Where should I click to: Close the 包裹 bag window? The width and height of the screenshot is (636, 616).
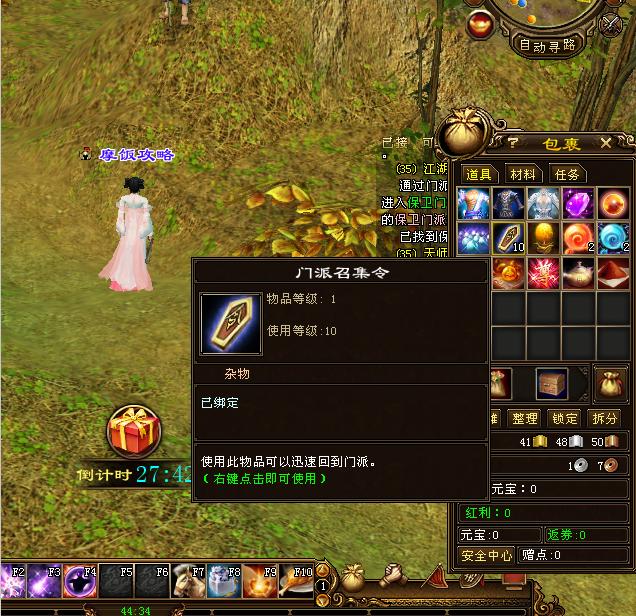(x=606, y=144)
